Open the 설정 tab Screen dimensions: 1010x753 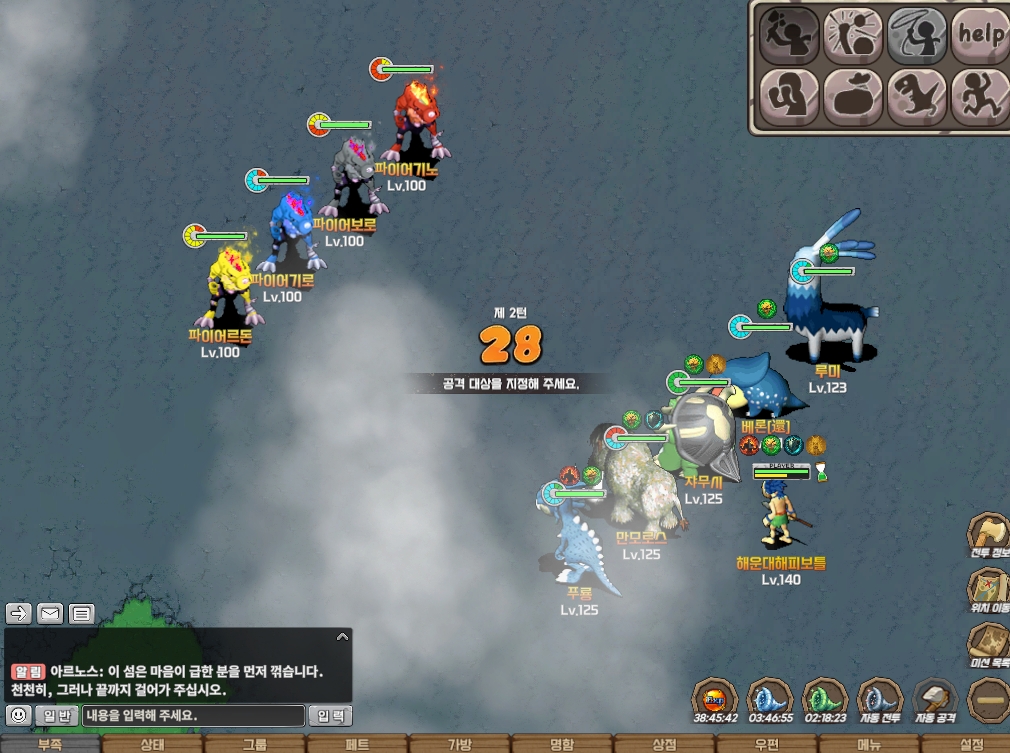coord(971,744)
